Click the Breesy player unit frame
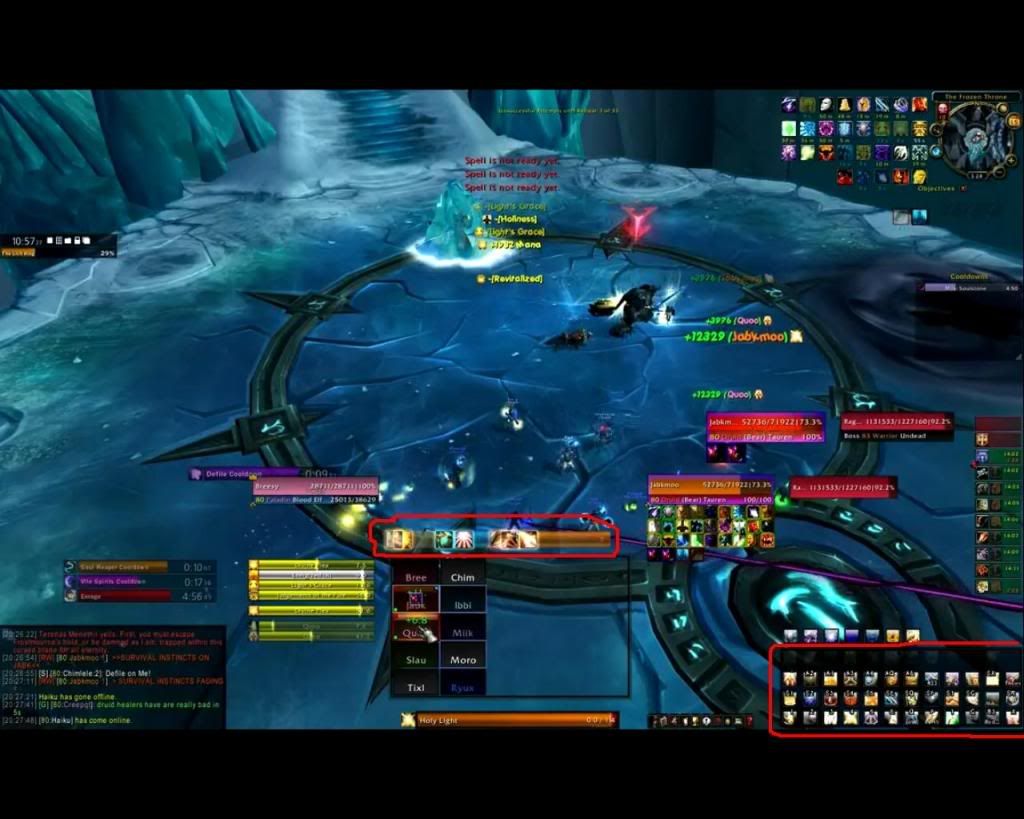Viewport: 1024px width, 819px height. 316,491
